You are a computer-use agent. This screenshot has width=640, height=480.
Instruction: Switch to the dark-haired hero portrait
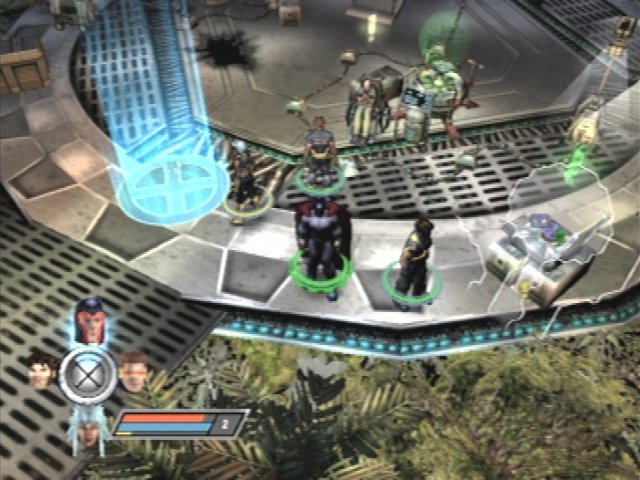(x=41, y=371)
